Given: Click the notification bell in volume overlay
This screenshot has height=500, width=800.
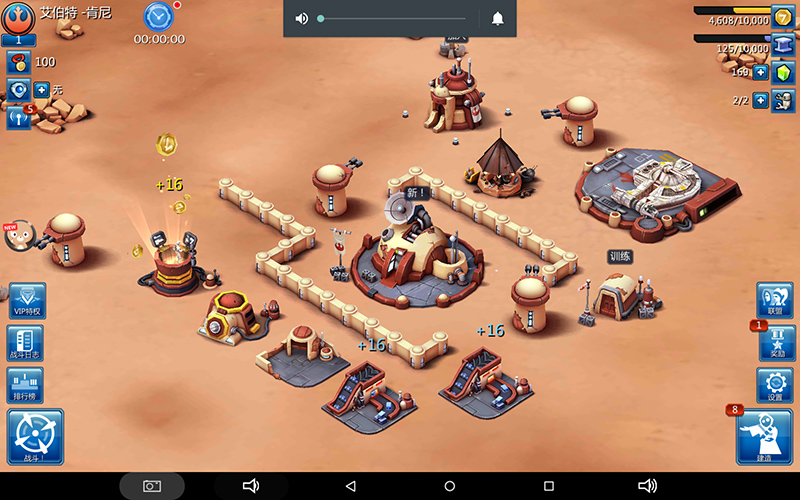Looking at the screenshot, I should [x=498, y=18].
